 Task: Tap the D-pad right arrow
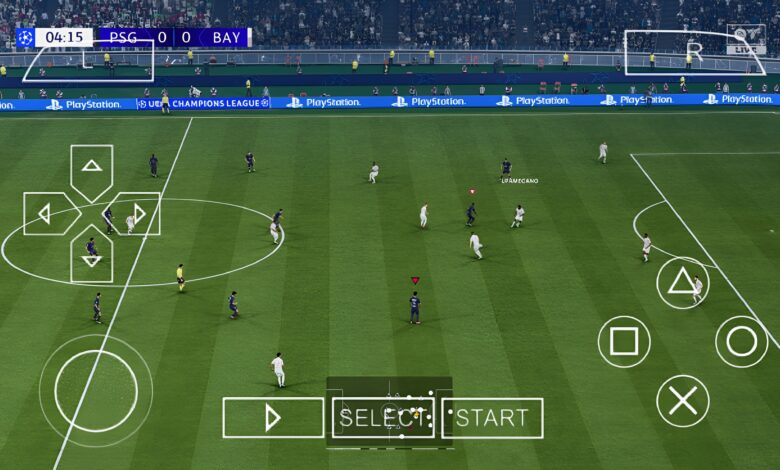click(137, 213)
